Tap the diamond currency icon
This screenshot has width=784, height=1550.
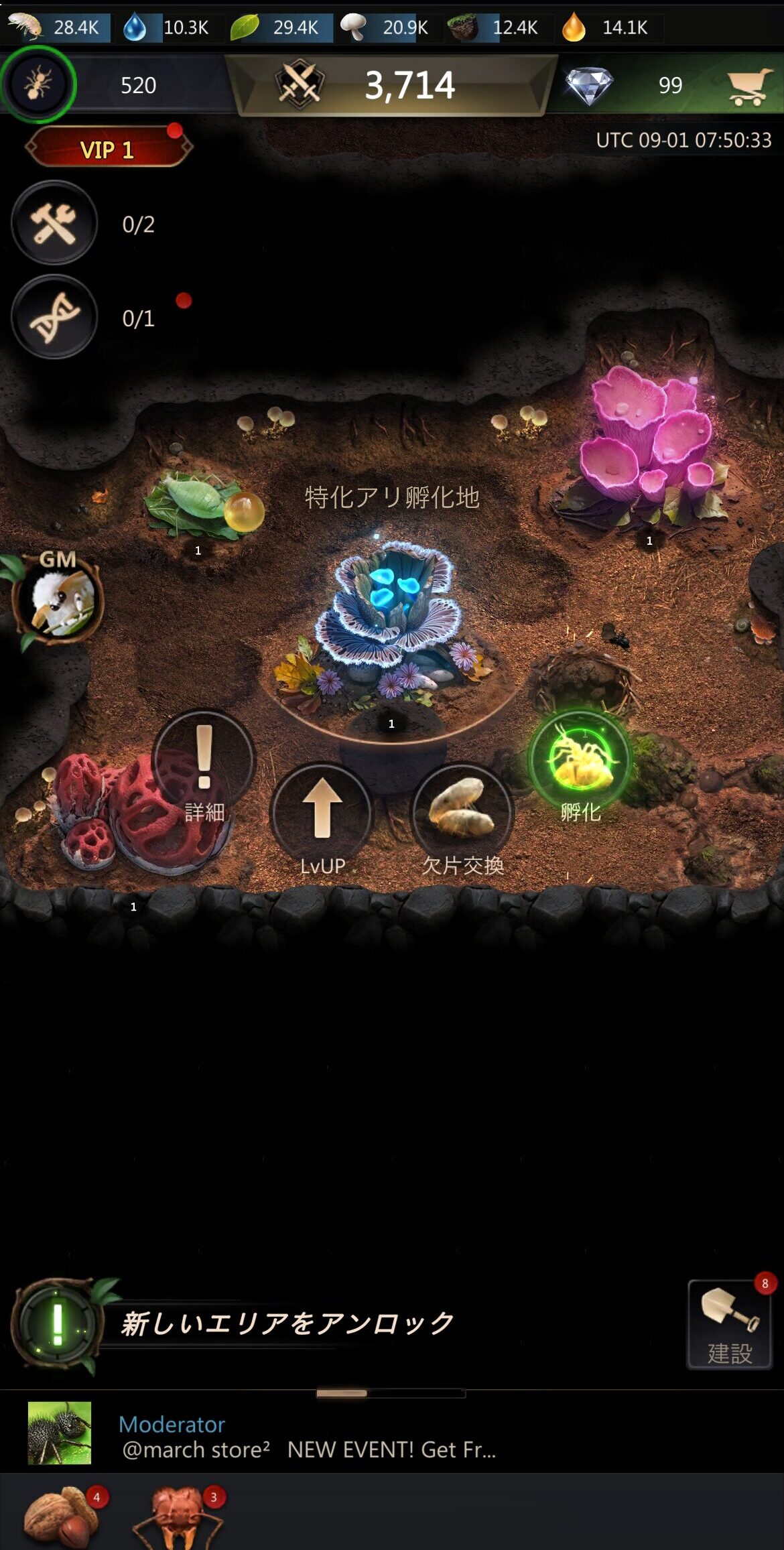tap(588, 85)
